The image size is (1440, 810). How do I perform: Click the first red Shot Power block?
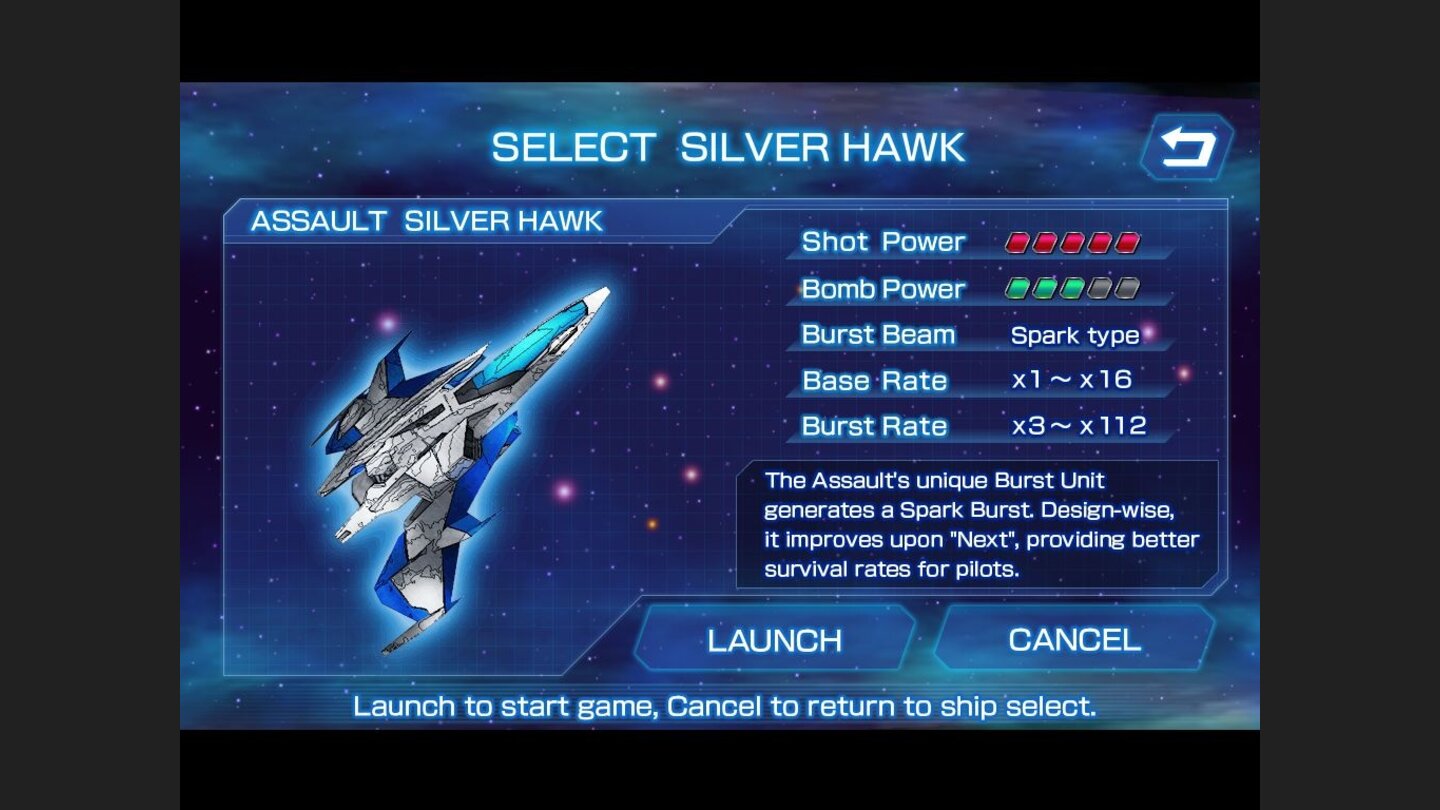(x=1017, y=242)
